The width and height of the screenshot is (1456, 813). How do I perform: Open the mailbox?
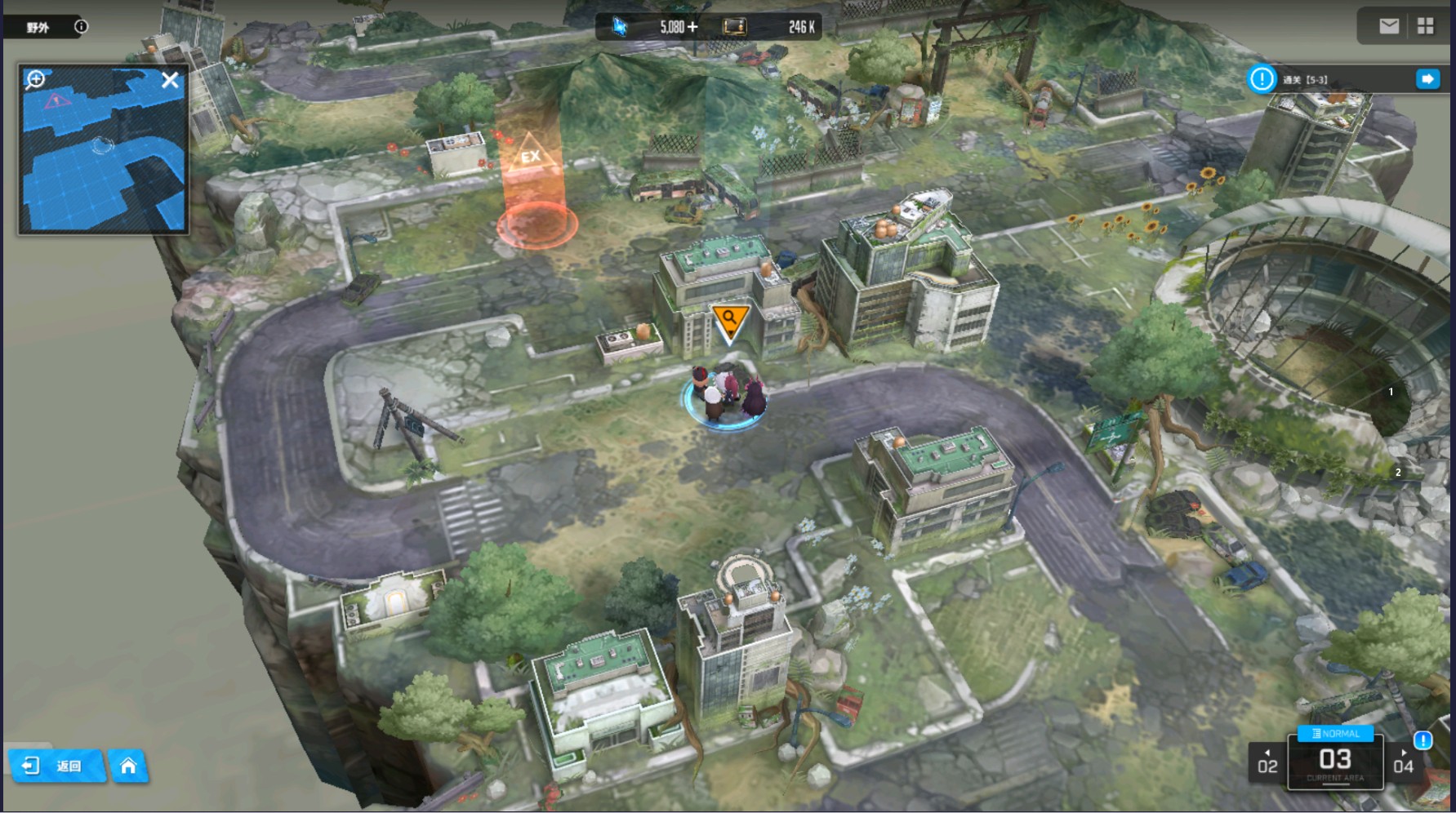pyautogui.click(x=1388, y=26)
